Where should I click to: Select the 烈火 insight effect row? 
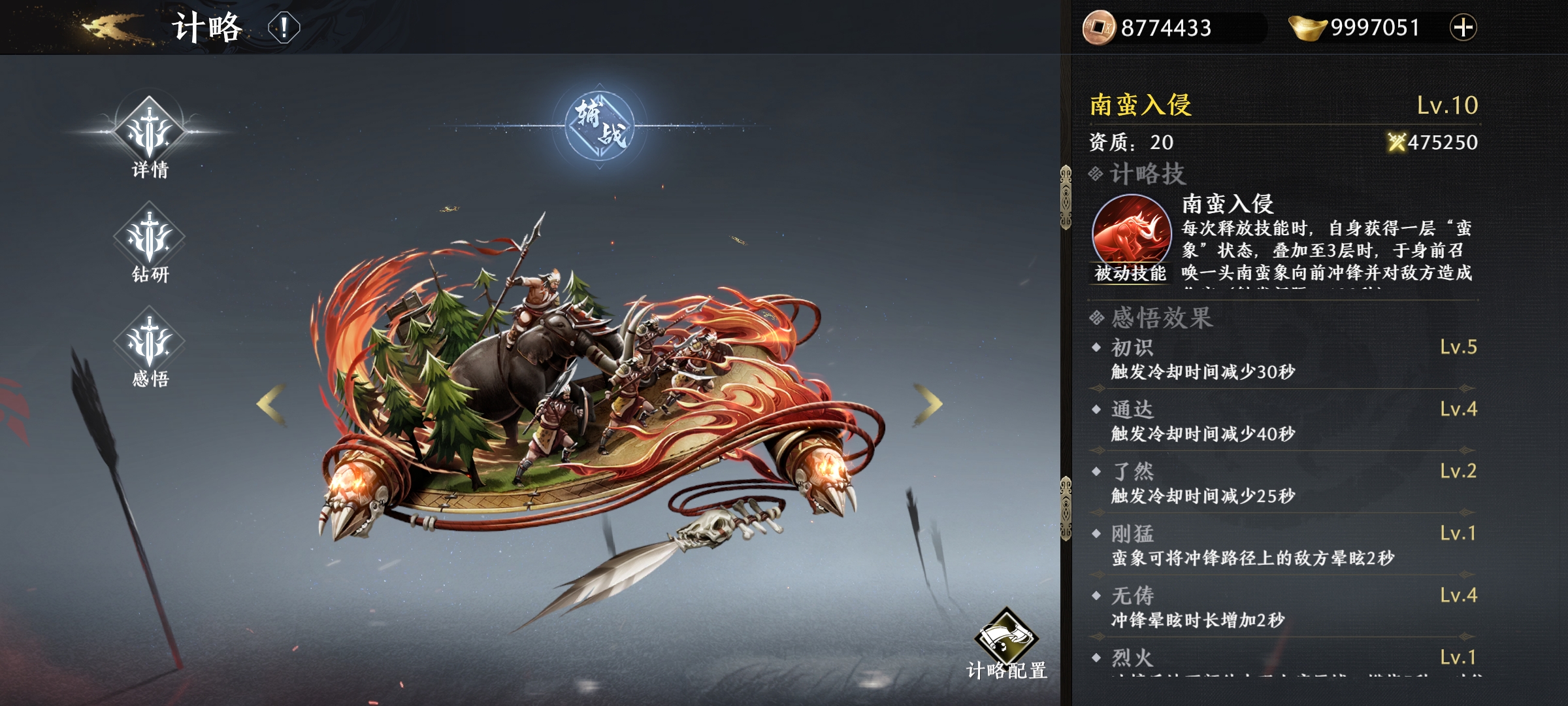1284,659
